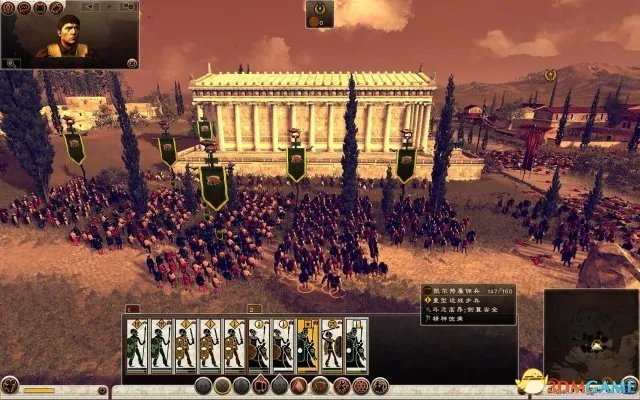Select the leftmost unit card in the army panel
The height and width of the screenshot is (400, 640).
click(x=137, y=346)
